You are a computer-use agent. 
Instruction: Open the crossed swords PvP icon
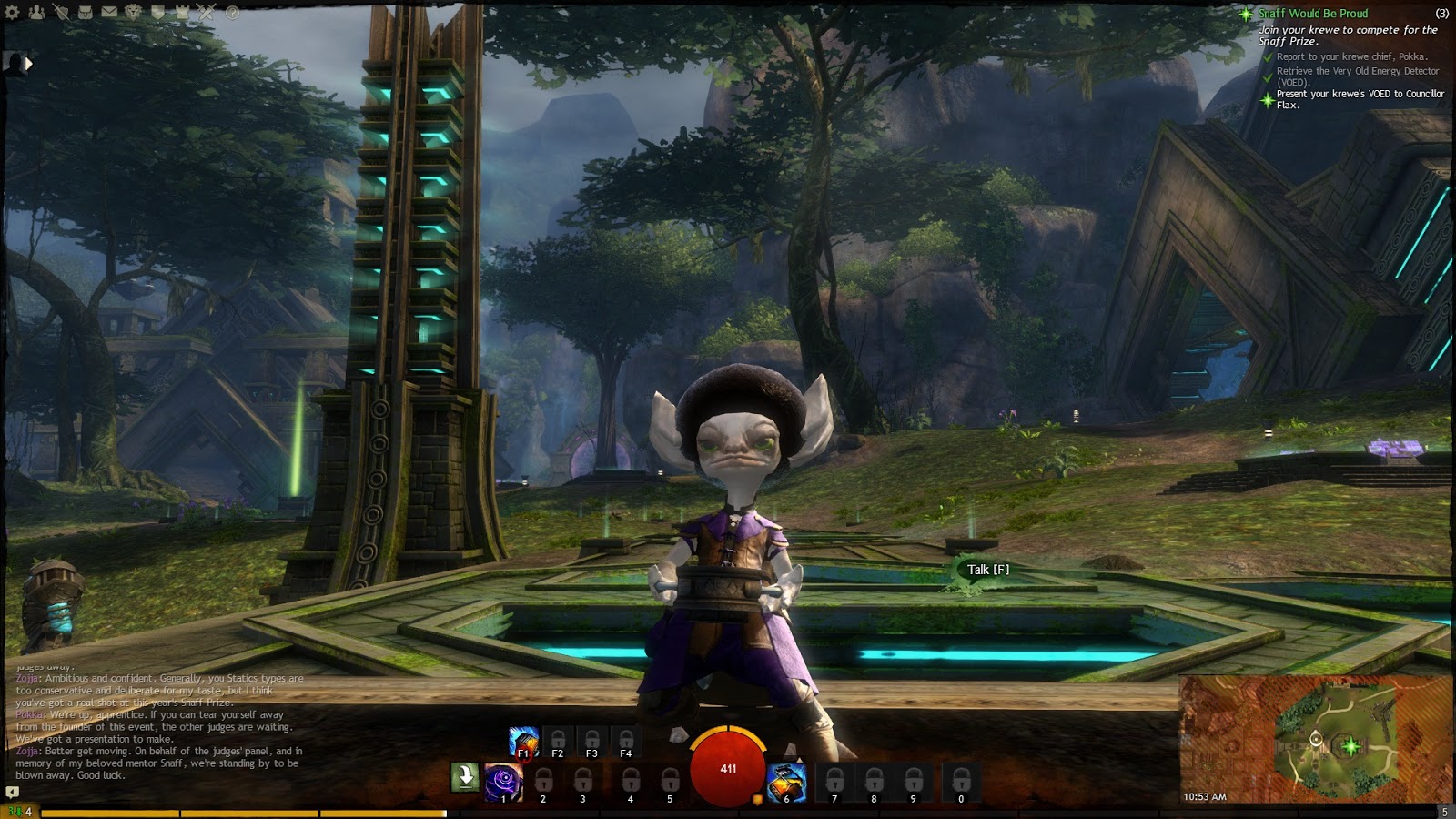(207, 13)
